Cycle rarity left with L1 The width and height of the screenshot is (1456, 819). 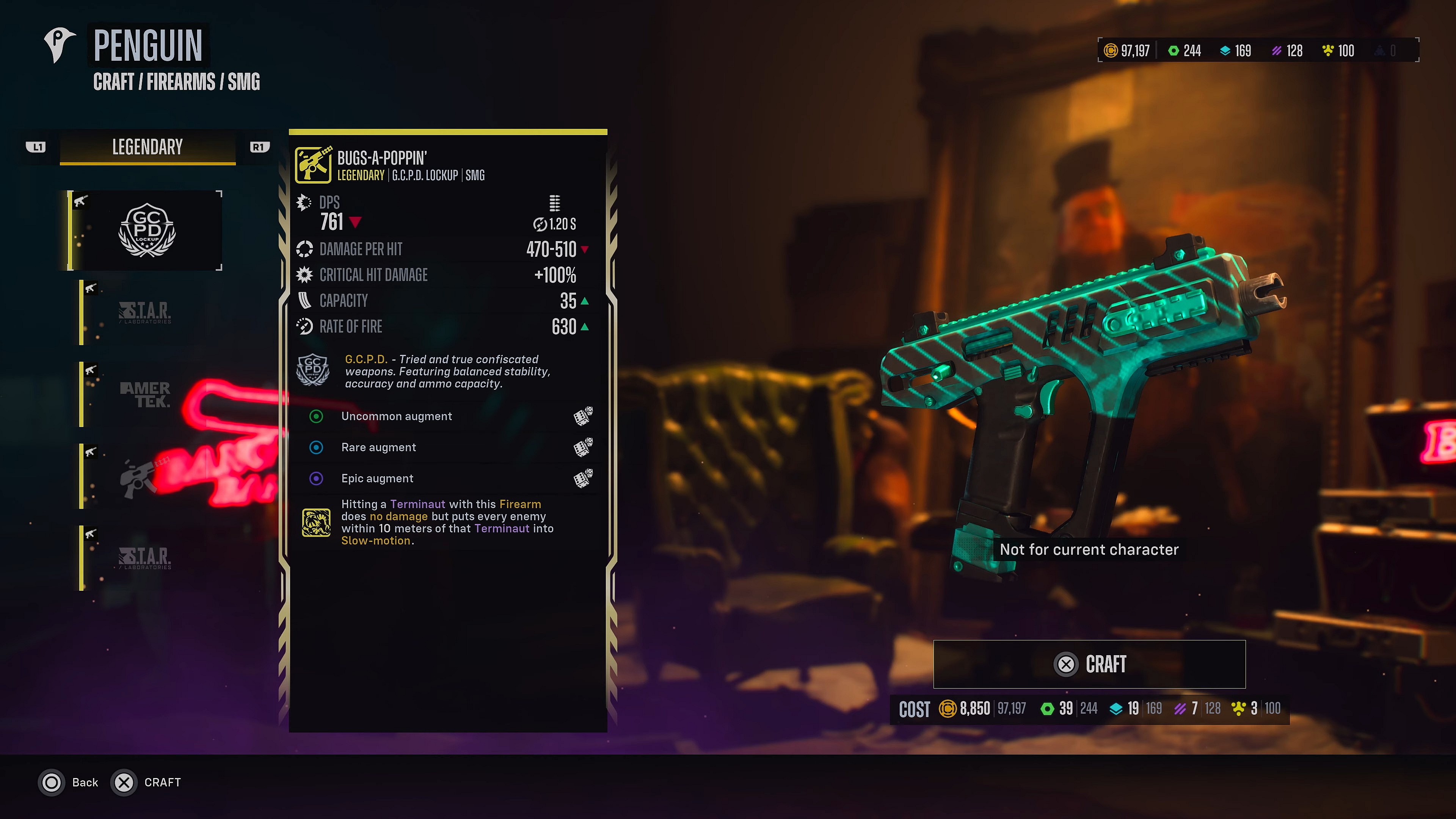37,146
